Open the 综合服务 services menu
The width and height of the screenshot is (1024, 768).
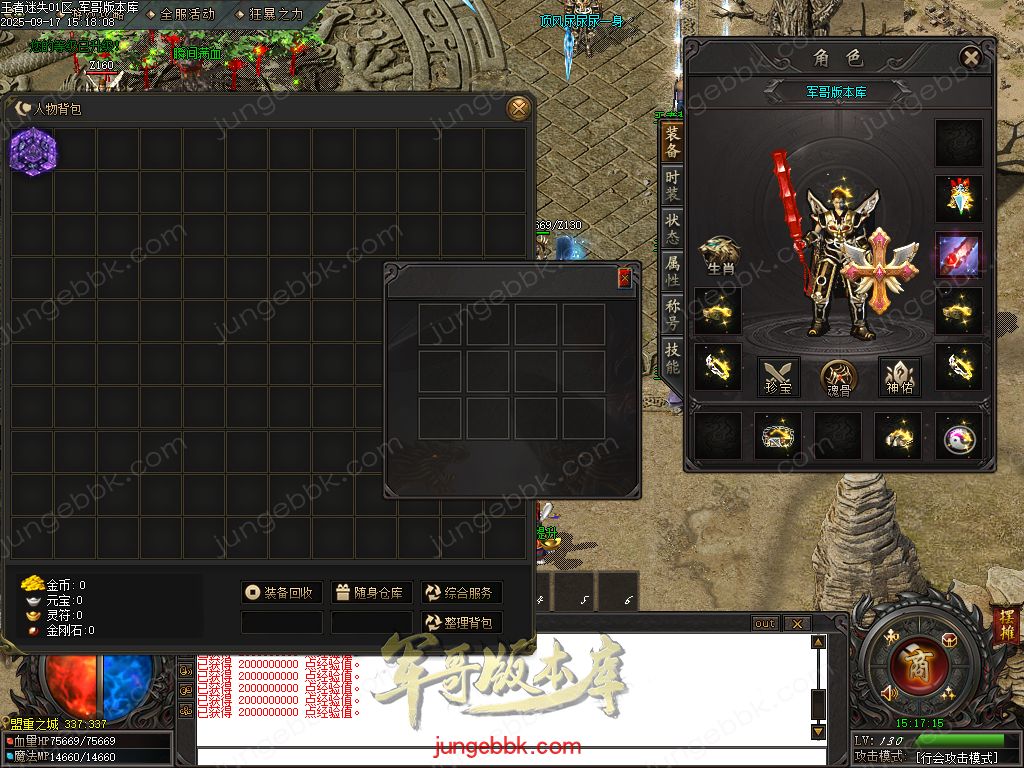point(461,593)
